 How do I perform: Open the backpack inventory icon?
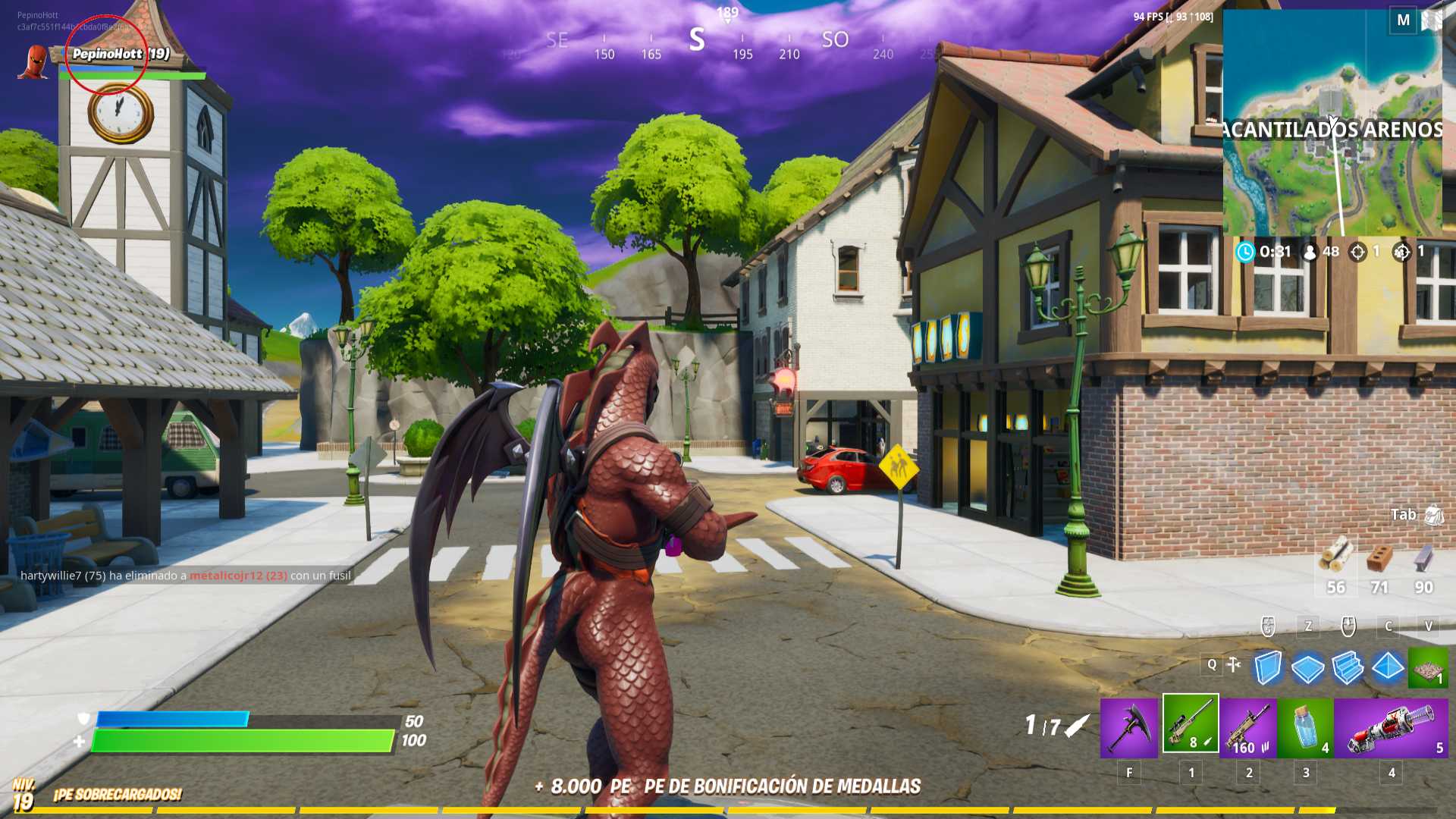click(x=1433, y=516)
